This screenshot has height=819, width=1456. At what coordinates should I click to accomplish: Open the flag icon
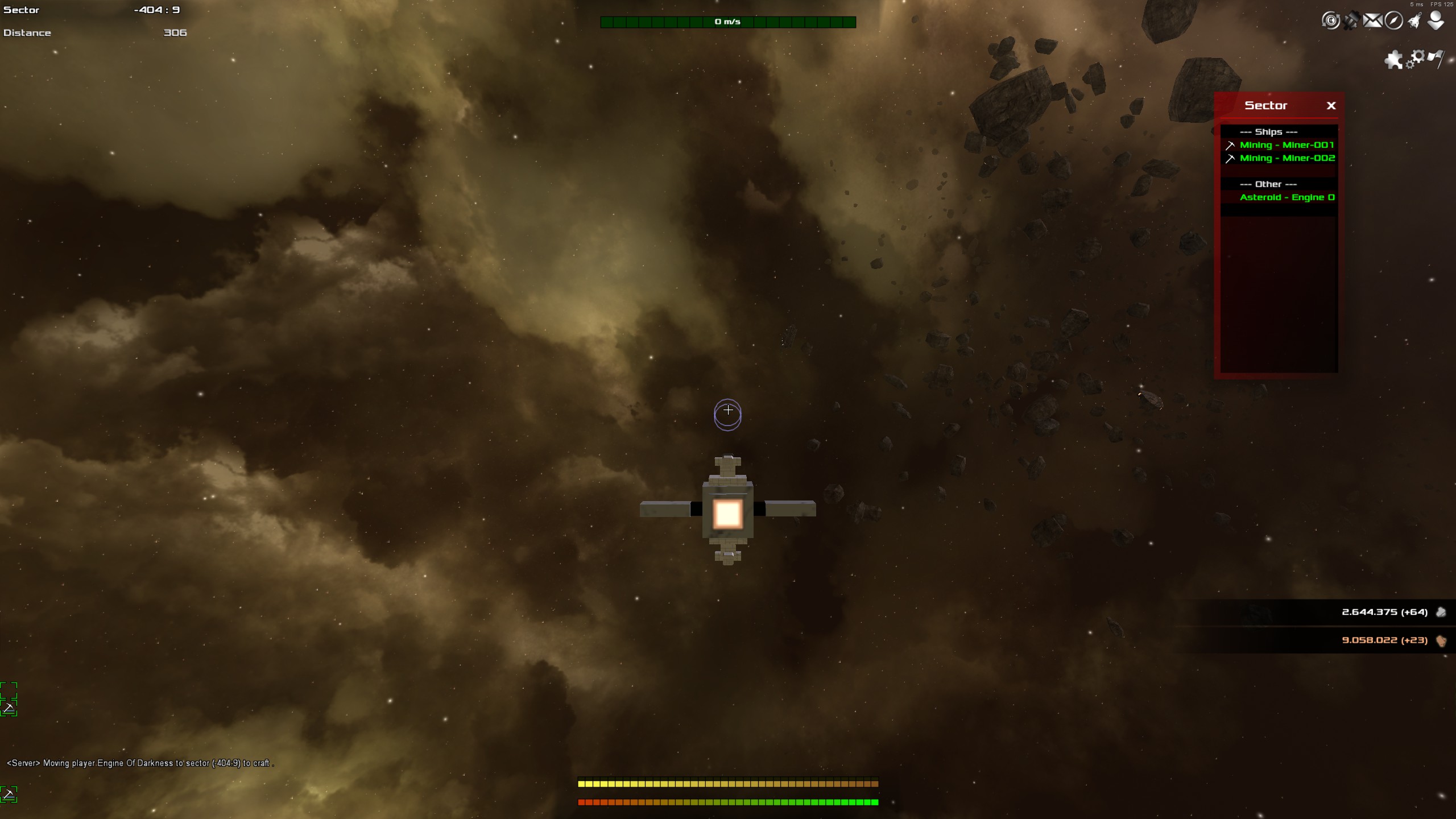[x=1436, y=58]
